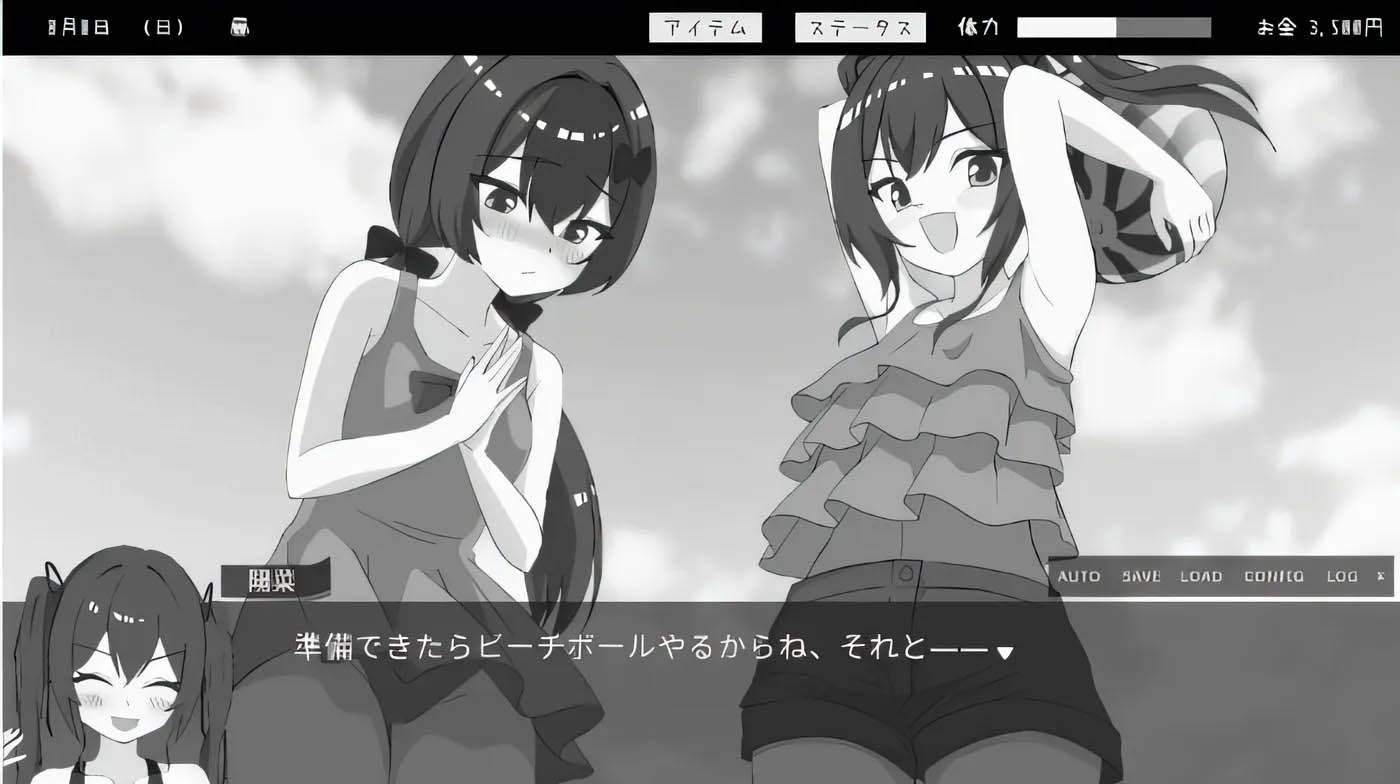Image resolution: width=1400 pixels, height=784 pixels.
Task: Open the ステータス status screen
Action: point(860,27)
